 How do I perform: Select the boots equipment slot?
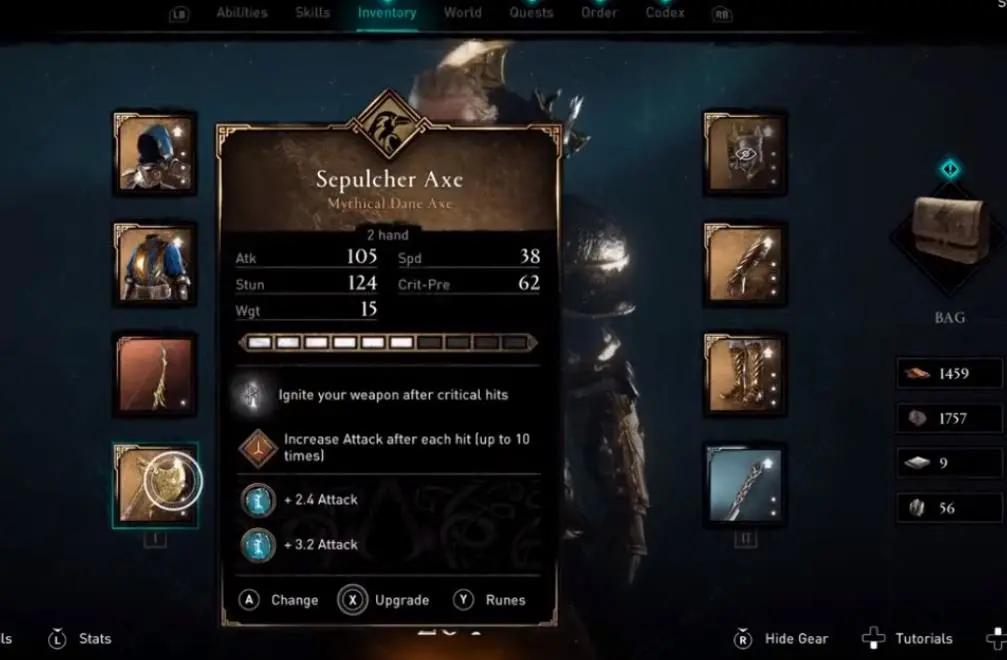click(x=744, y=374)
